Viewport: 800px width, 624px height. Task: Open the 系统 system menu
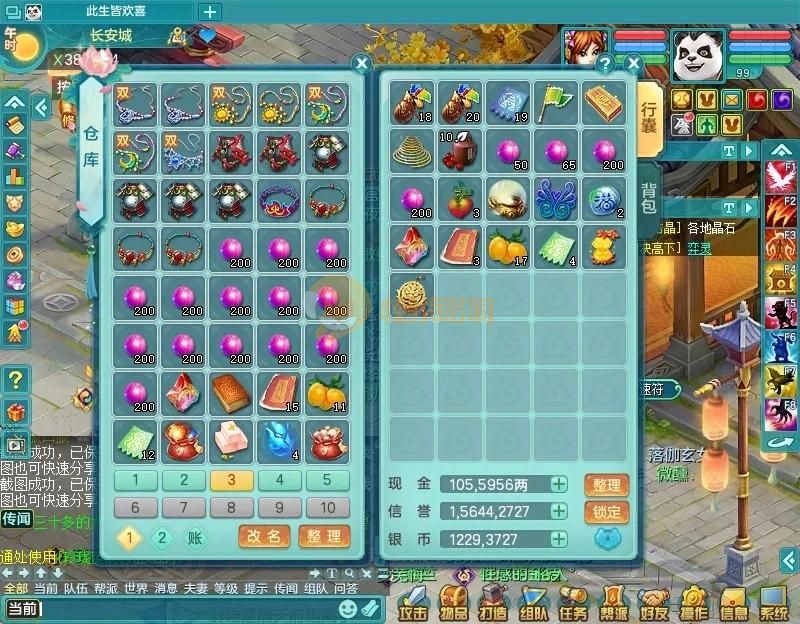773,603
